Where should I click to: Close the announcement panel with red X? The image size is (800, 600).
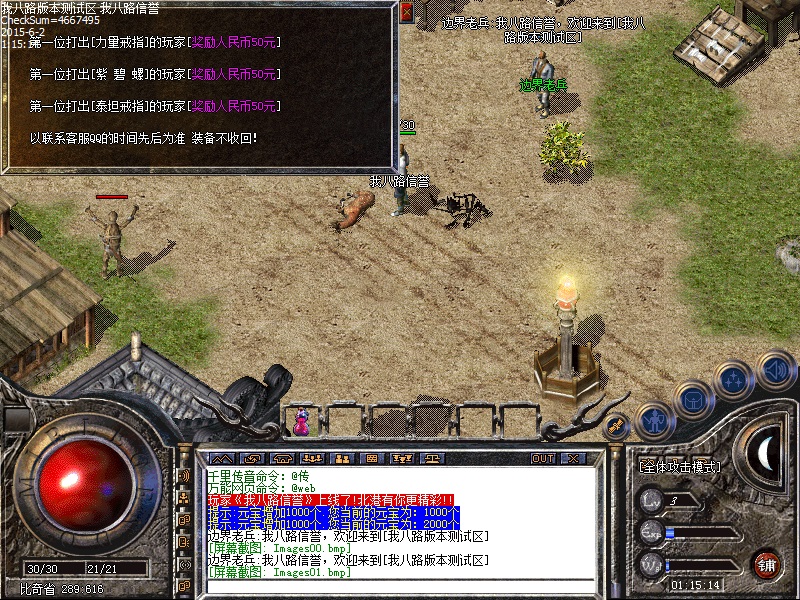pos(406,13)
